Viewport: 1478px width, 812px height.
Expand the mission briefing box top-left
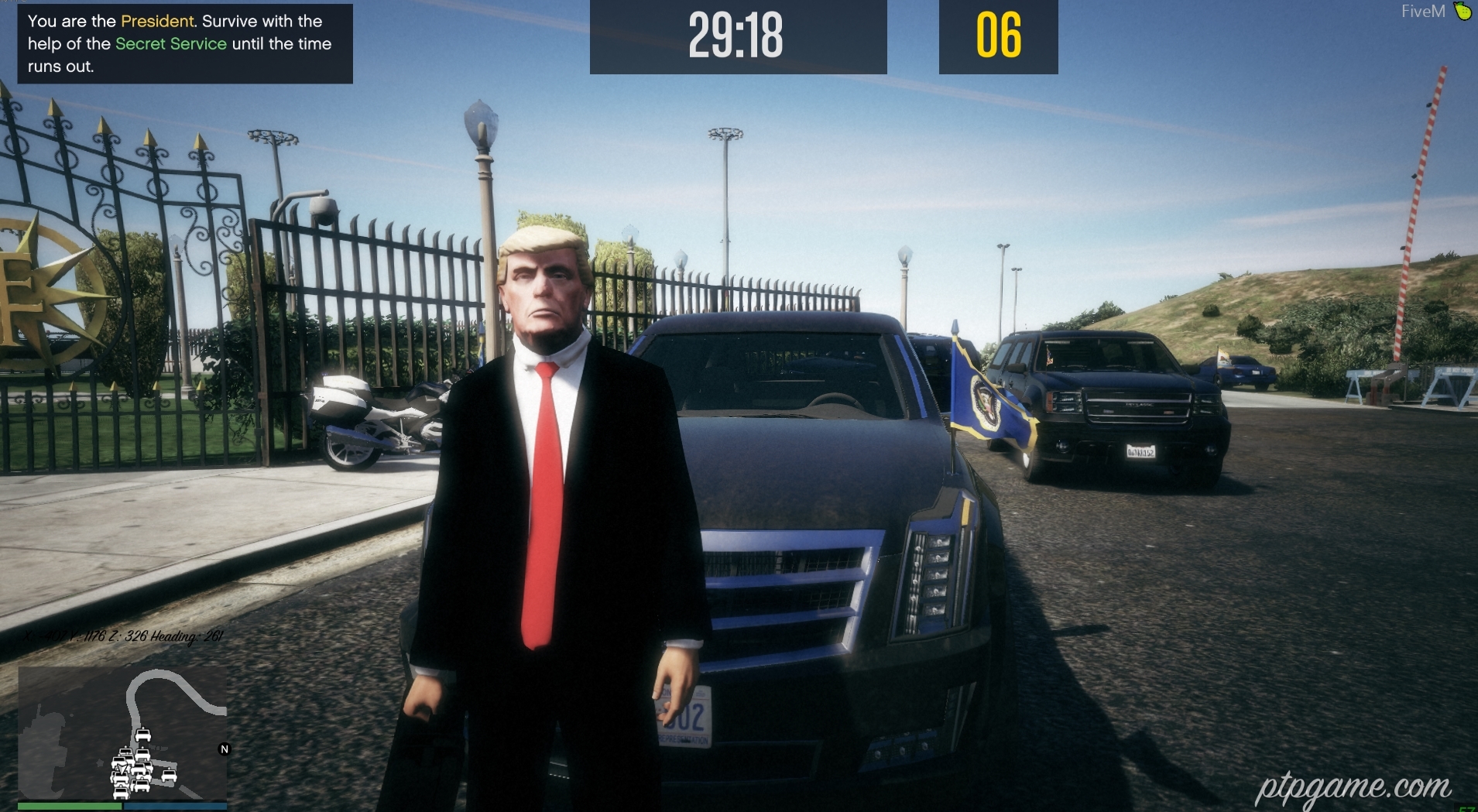(183, 44)
